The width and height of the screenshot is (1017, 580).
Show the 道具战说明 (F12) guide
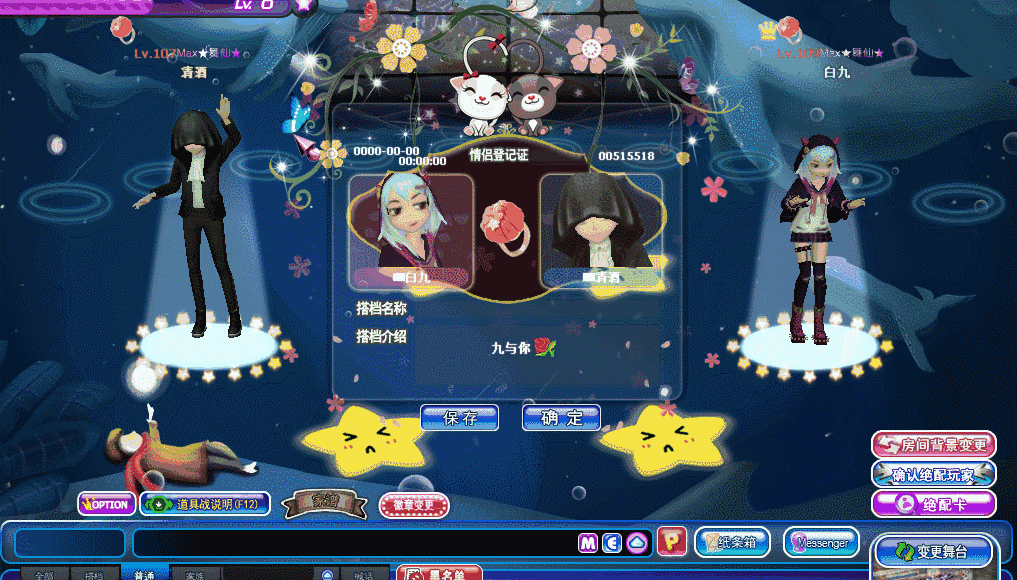click(x=205, y=504)
